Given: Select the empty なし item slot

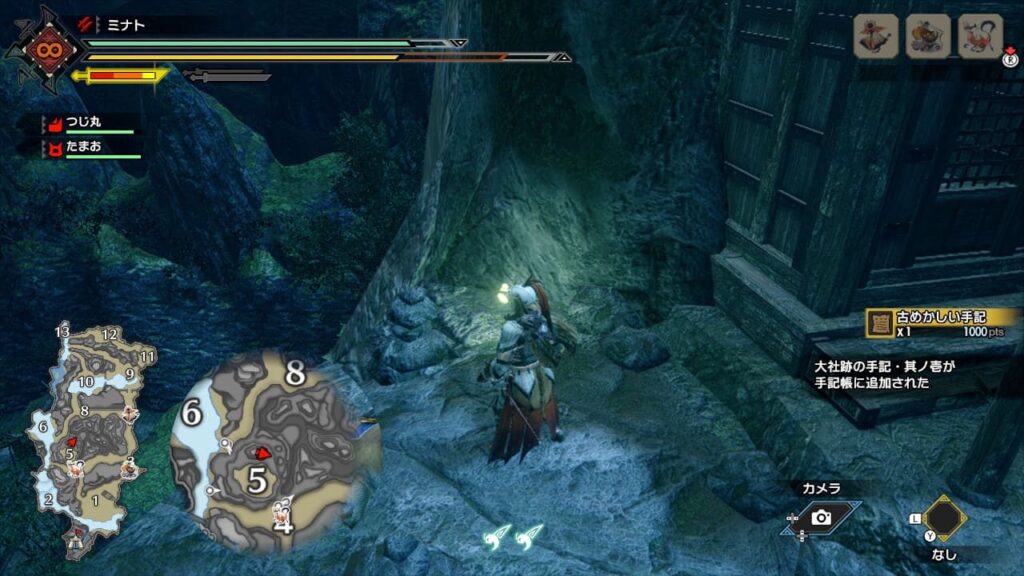Looking at the screenshot, I should coord(943,518).
